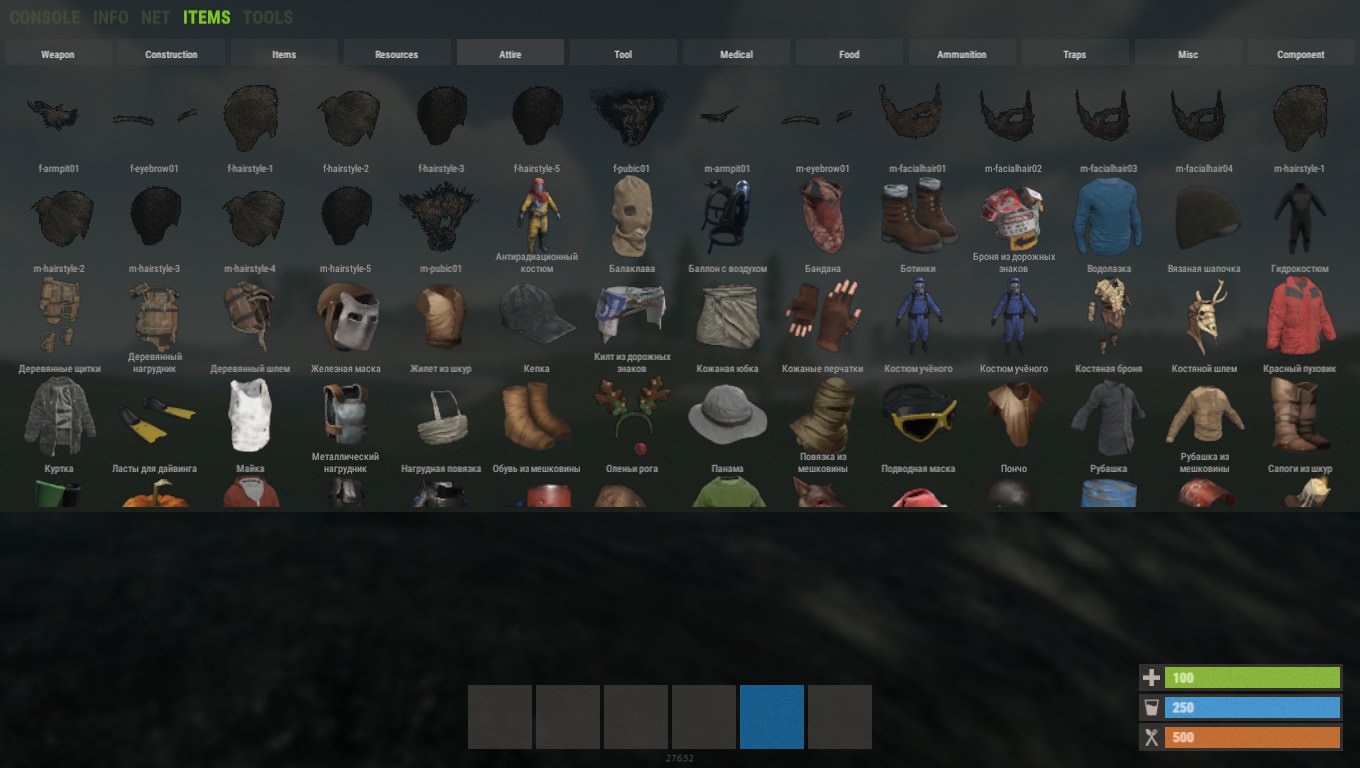Open the Ammunition category tab
Image resolution: width=1360 pixels, height=768 pixels.
[x=961, y=52]
